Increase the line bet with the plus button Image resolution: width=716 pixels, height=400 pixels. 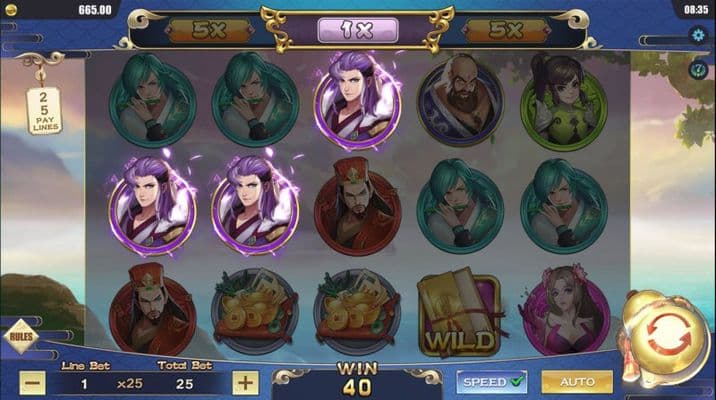click(246, 382)
